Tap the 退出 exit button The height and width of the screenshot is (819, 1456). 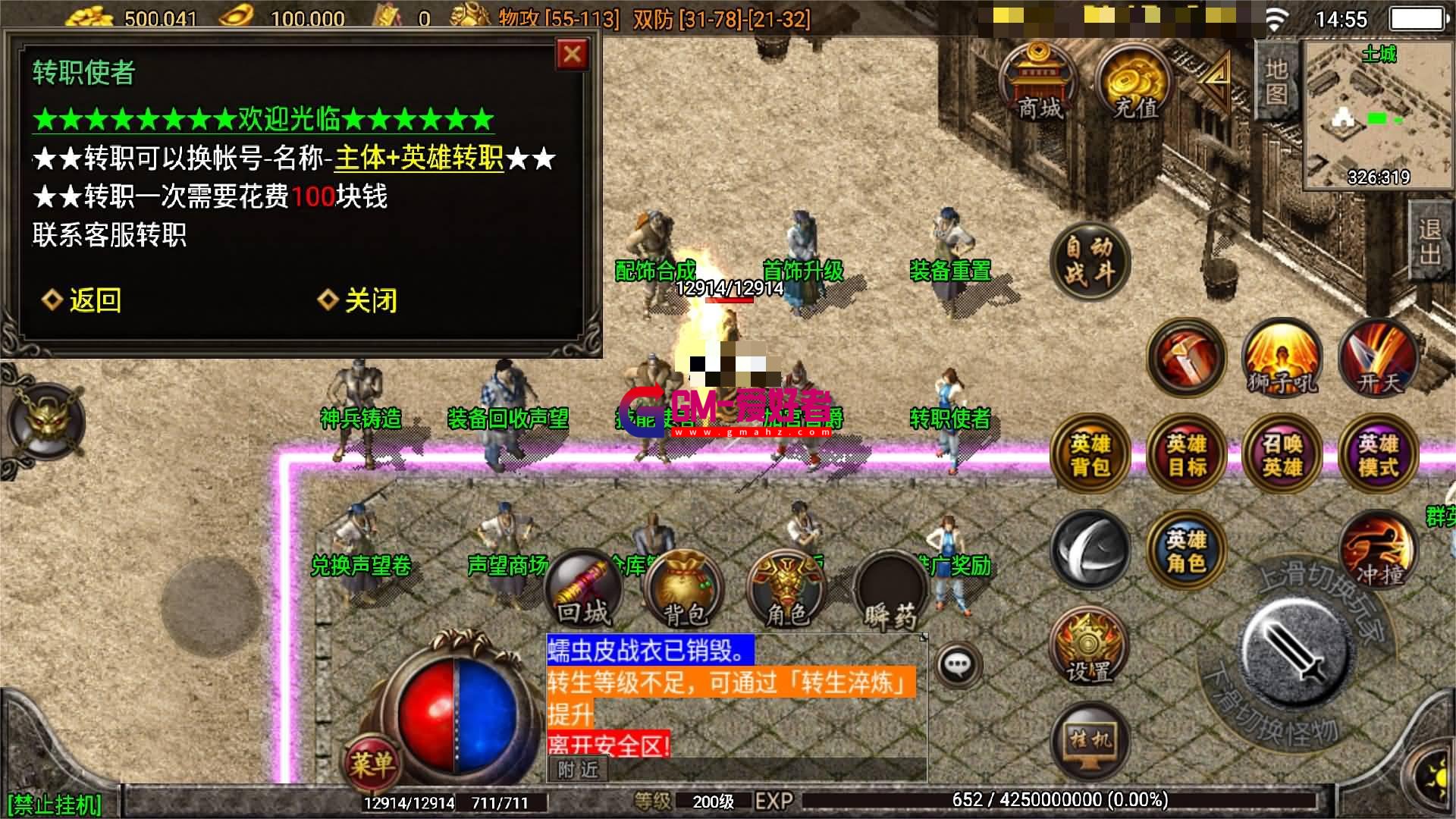(x=1429, y=241)
